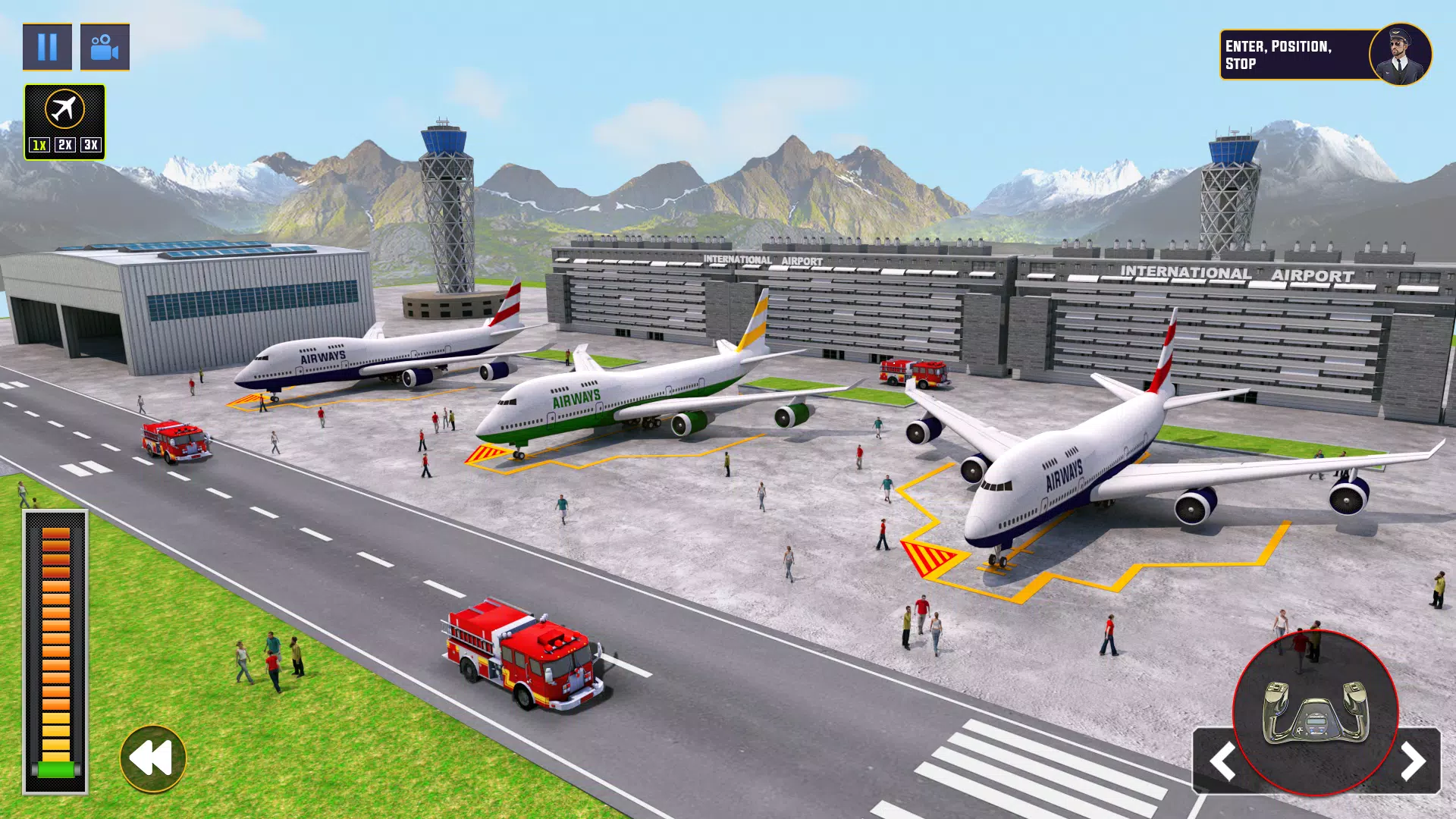
Task: Pause the game
Action: click(x=48, y=48)
